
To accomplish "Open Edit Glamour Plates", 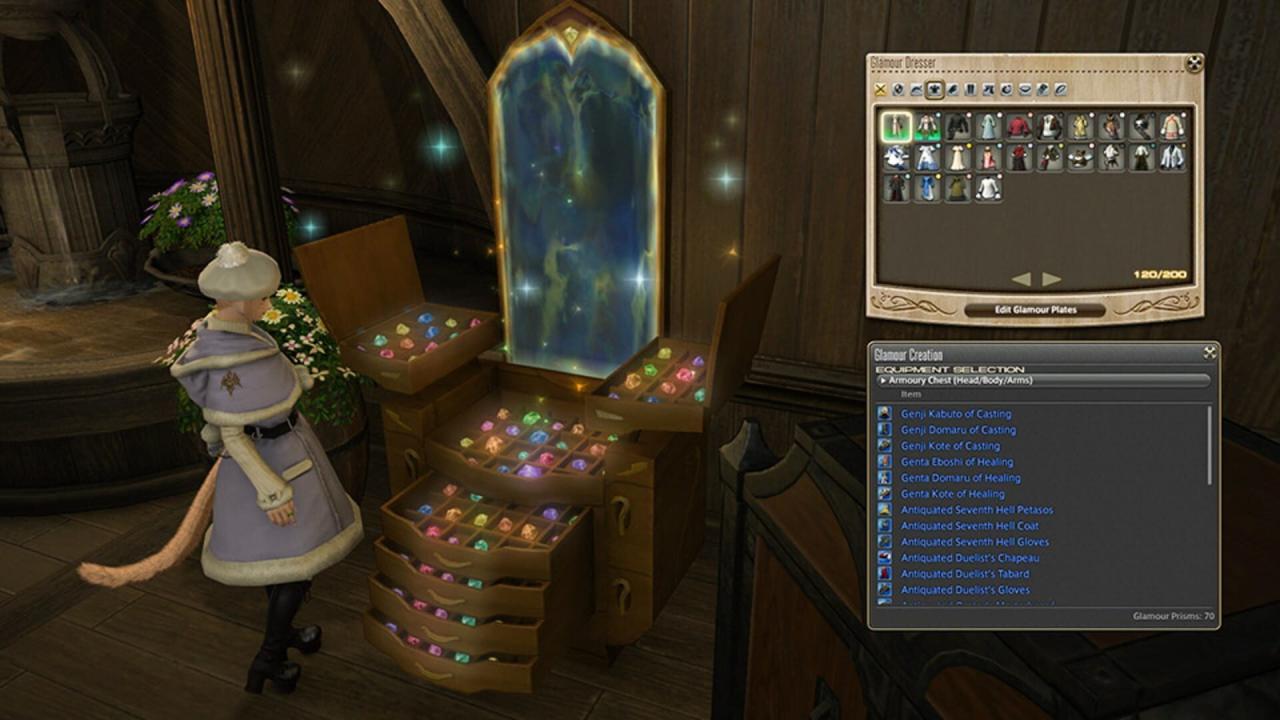I will pos(1035,310).
